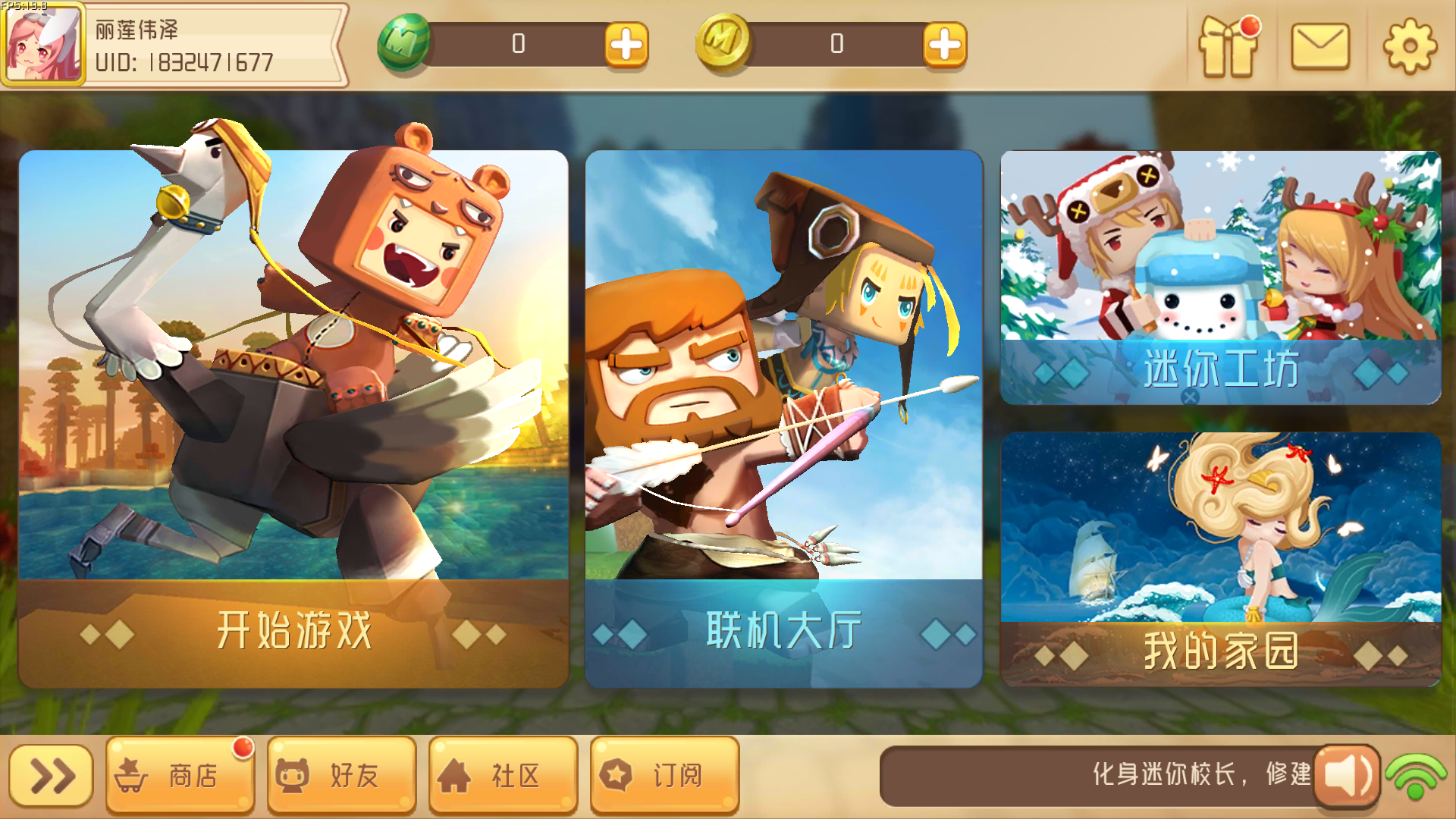The image size is (1456, 819).
Task: Toggle the Shop button with red notification dot
Action: 180,775
